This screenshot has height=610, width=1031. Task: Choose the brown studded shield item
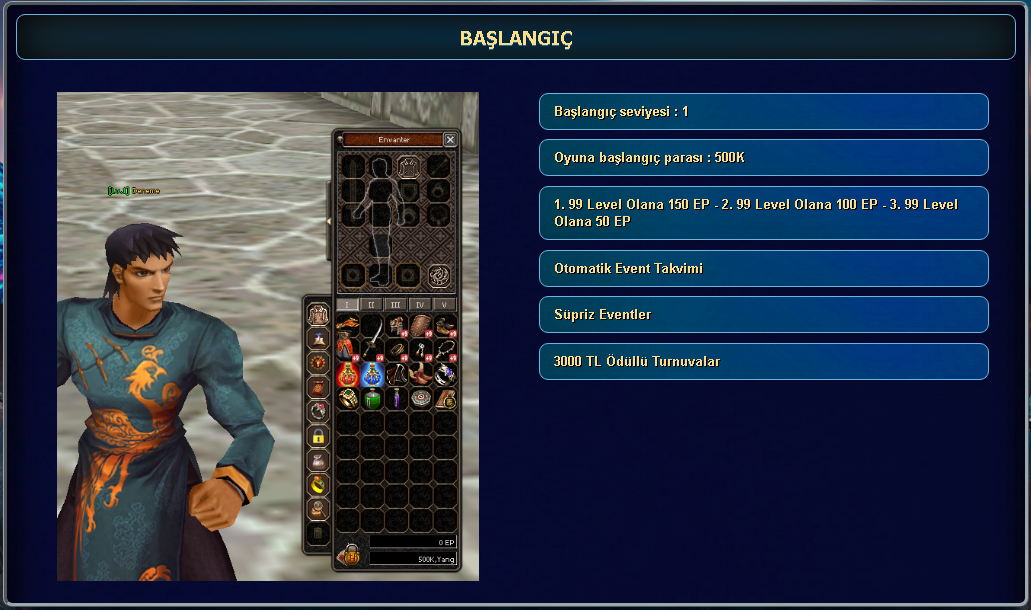click(x=421, y=326)
